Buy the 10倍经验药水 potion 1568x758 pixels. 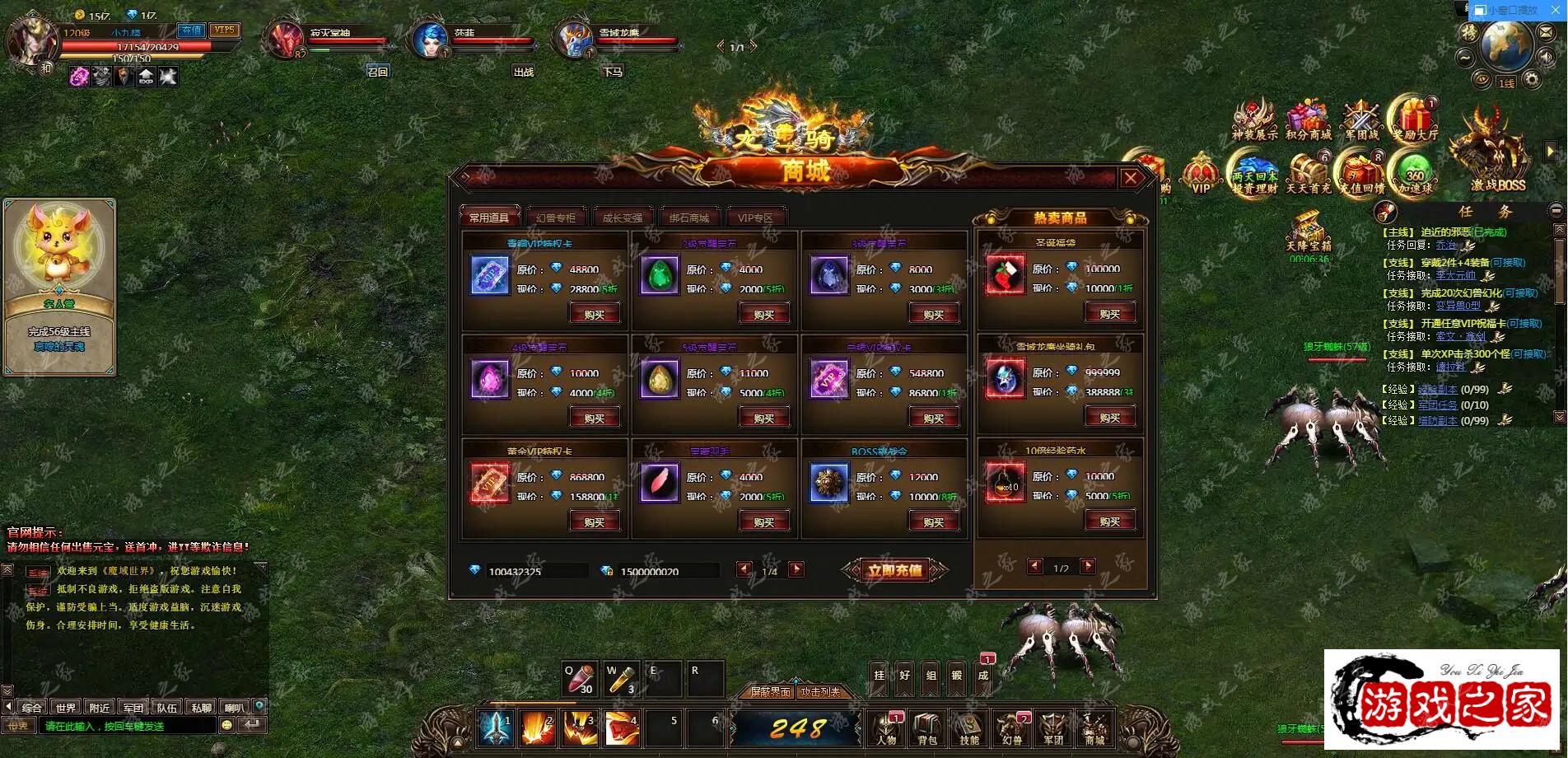point(1109,521)
